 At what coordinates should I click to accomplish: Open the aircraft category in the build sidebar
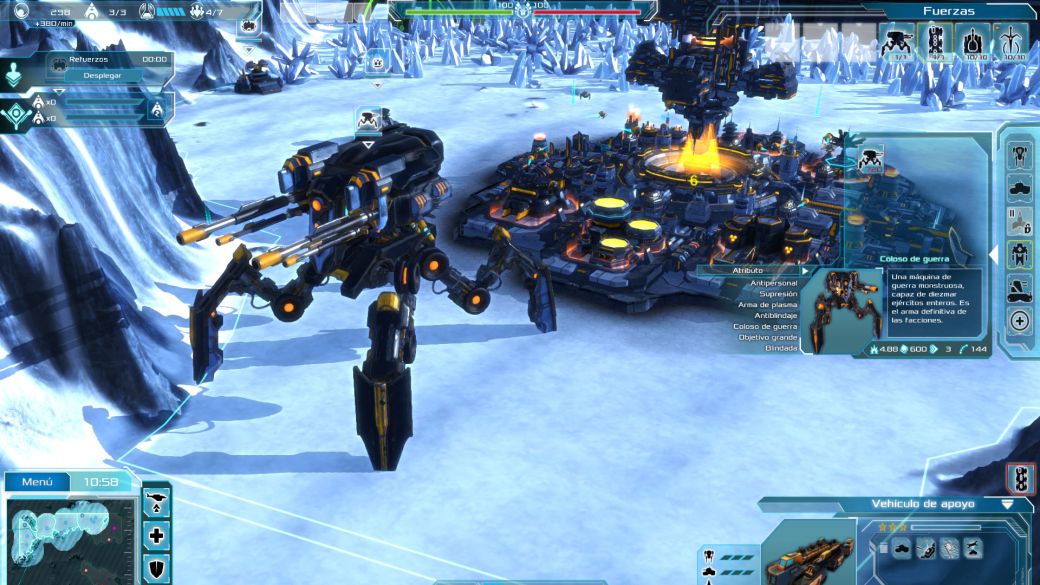[x=1020, y=155]
